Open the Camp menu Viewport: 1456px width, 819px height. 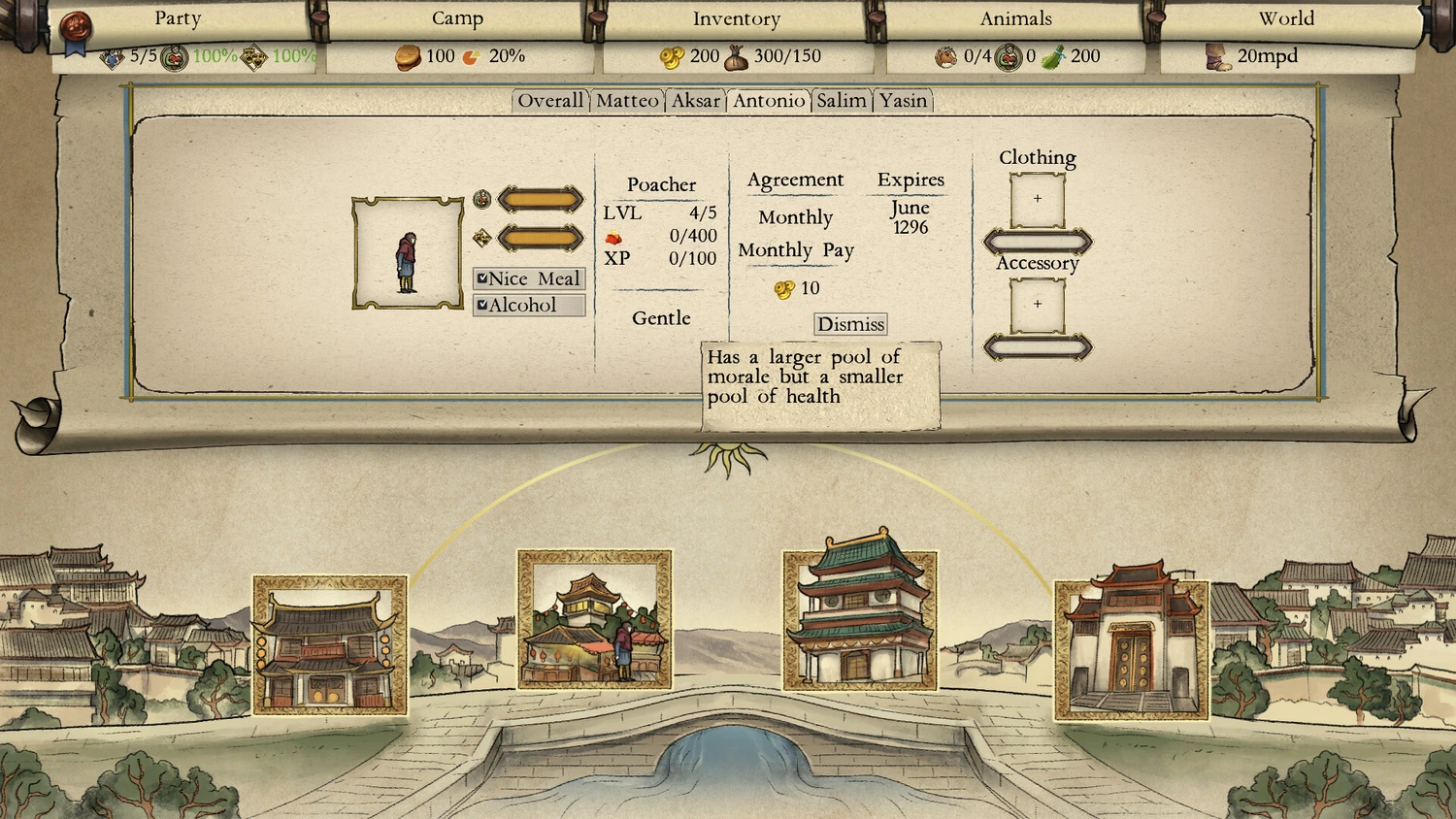tap(457, 18)
